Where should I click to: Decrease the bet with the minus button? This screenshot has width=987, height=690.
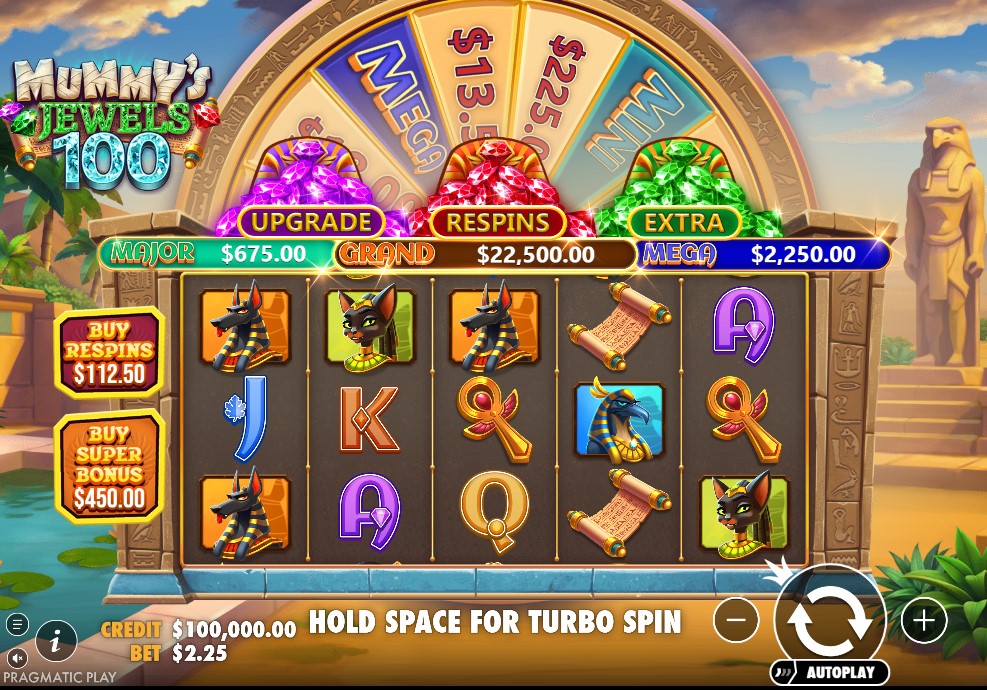(736, 622)
